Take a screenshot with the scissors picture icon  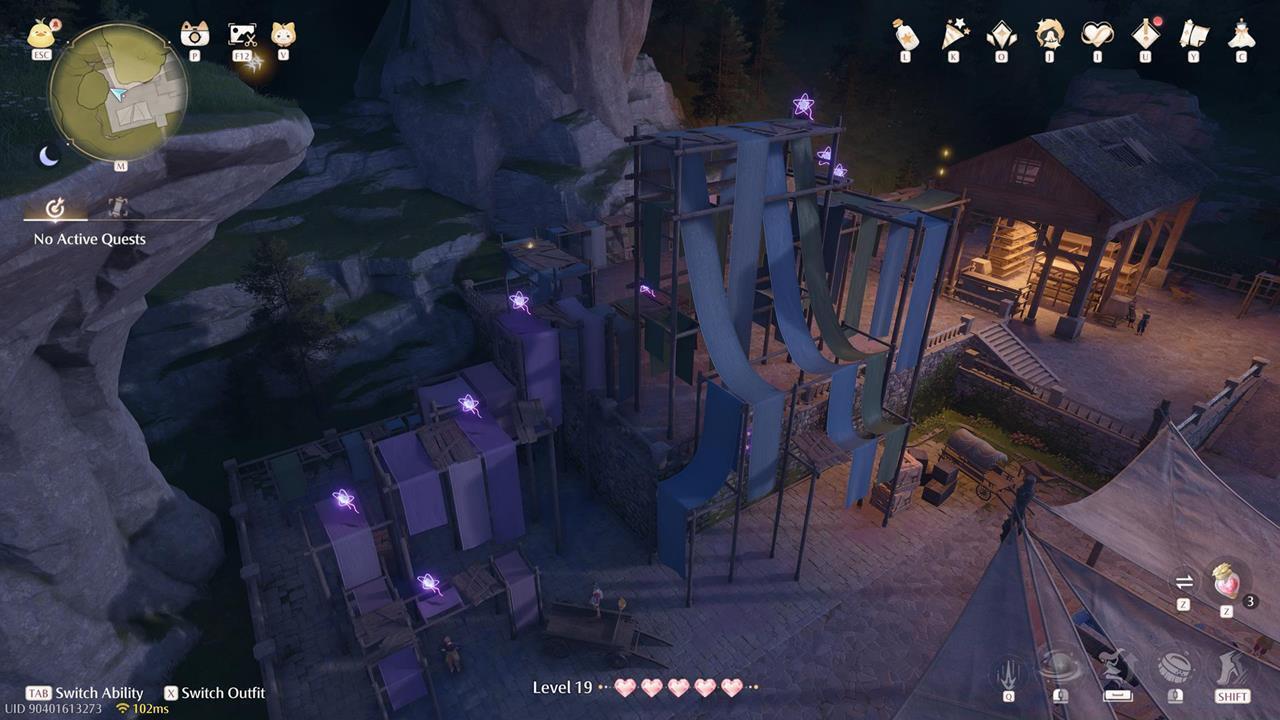(x=242, y=35)
